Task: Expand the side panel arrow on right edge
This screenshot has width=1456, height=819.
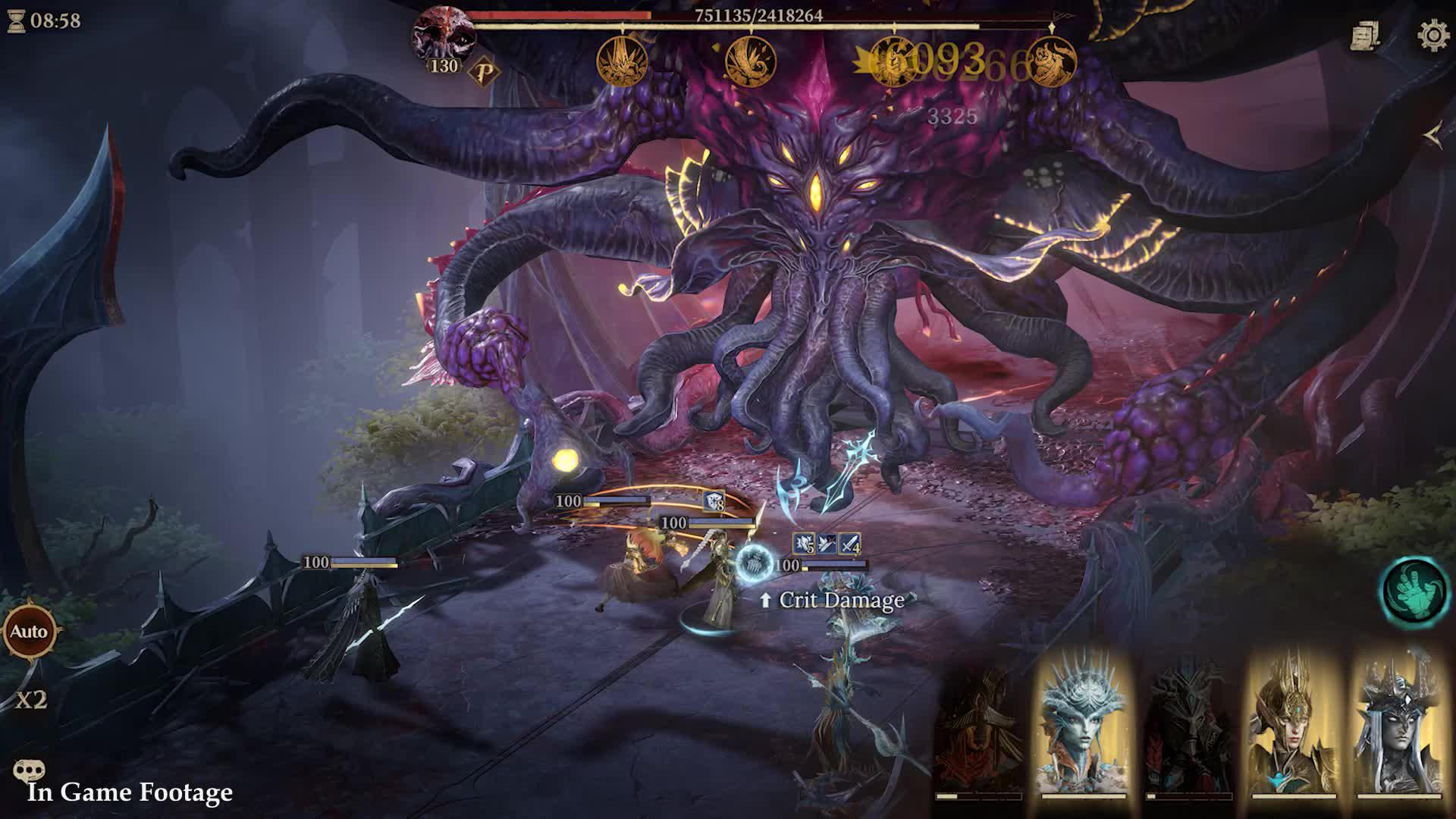Action: pos(1433,136)
